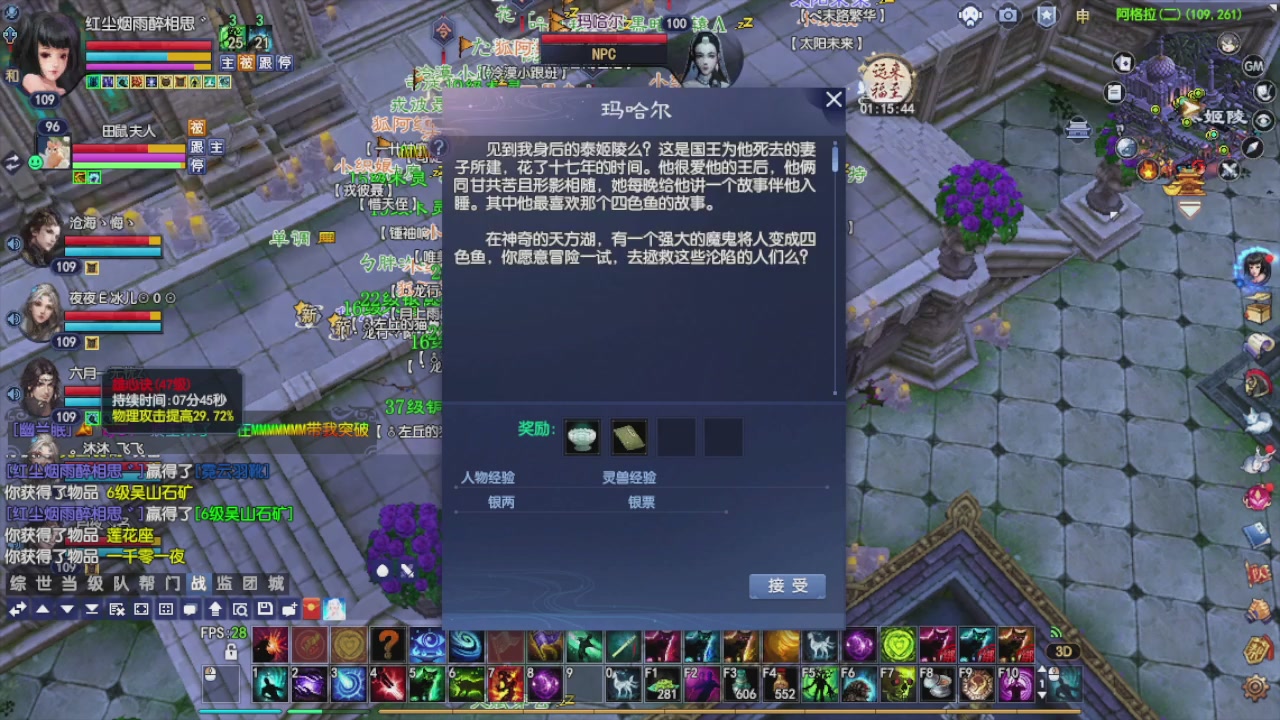Viewport: 1280px width, 720px height.
Task: Open the red envelope icon in chat toolbar
Action: (310, 609)
